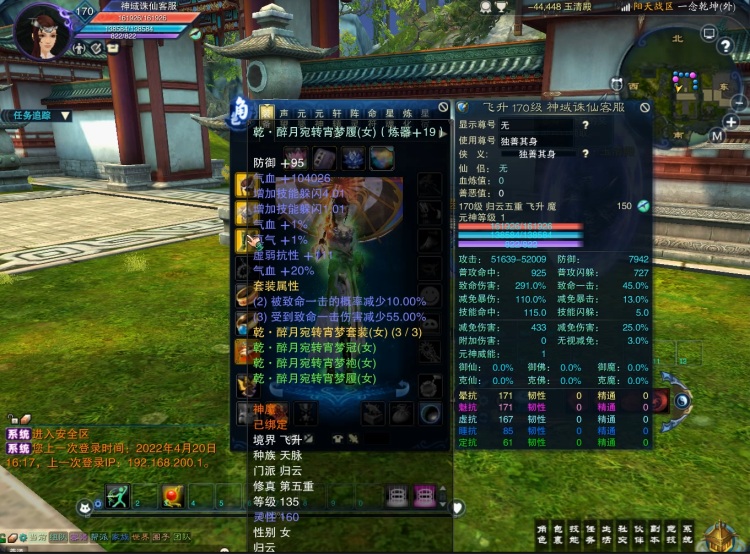Click the teal icon beside 150 value

point(644,205)
